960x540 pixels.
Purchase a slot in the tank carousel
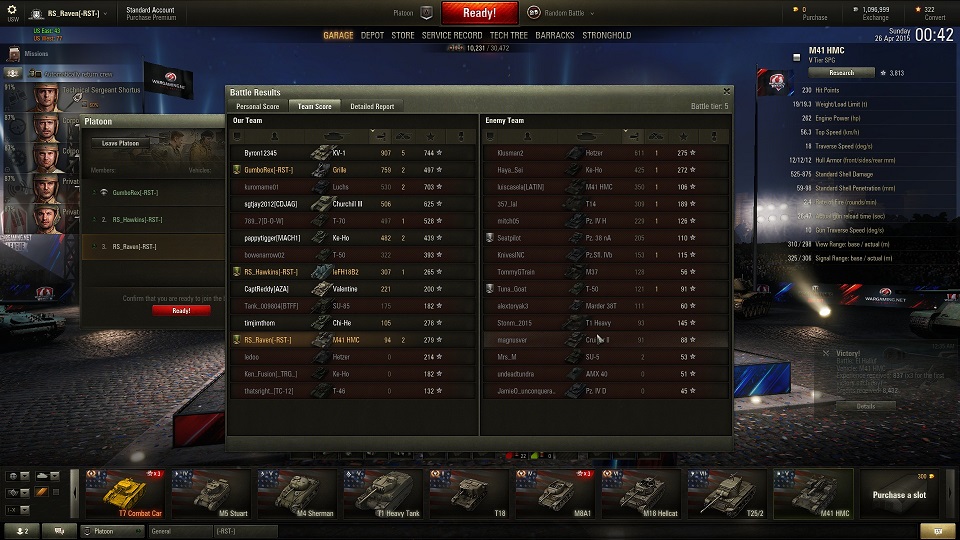[897, 494]
